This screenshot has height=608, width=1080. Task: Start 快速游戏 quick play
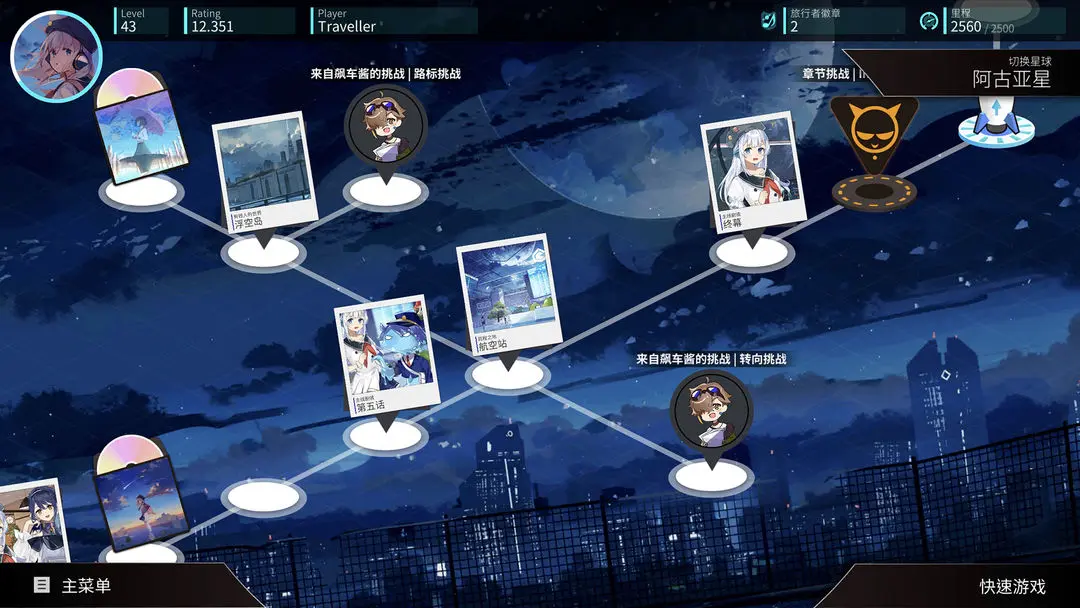1012,587
